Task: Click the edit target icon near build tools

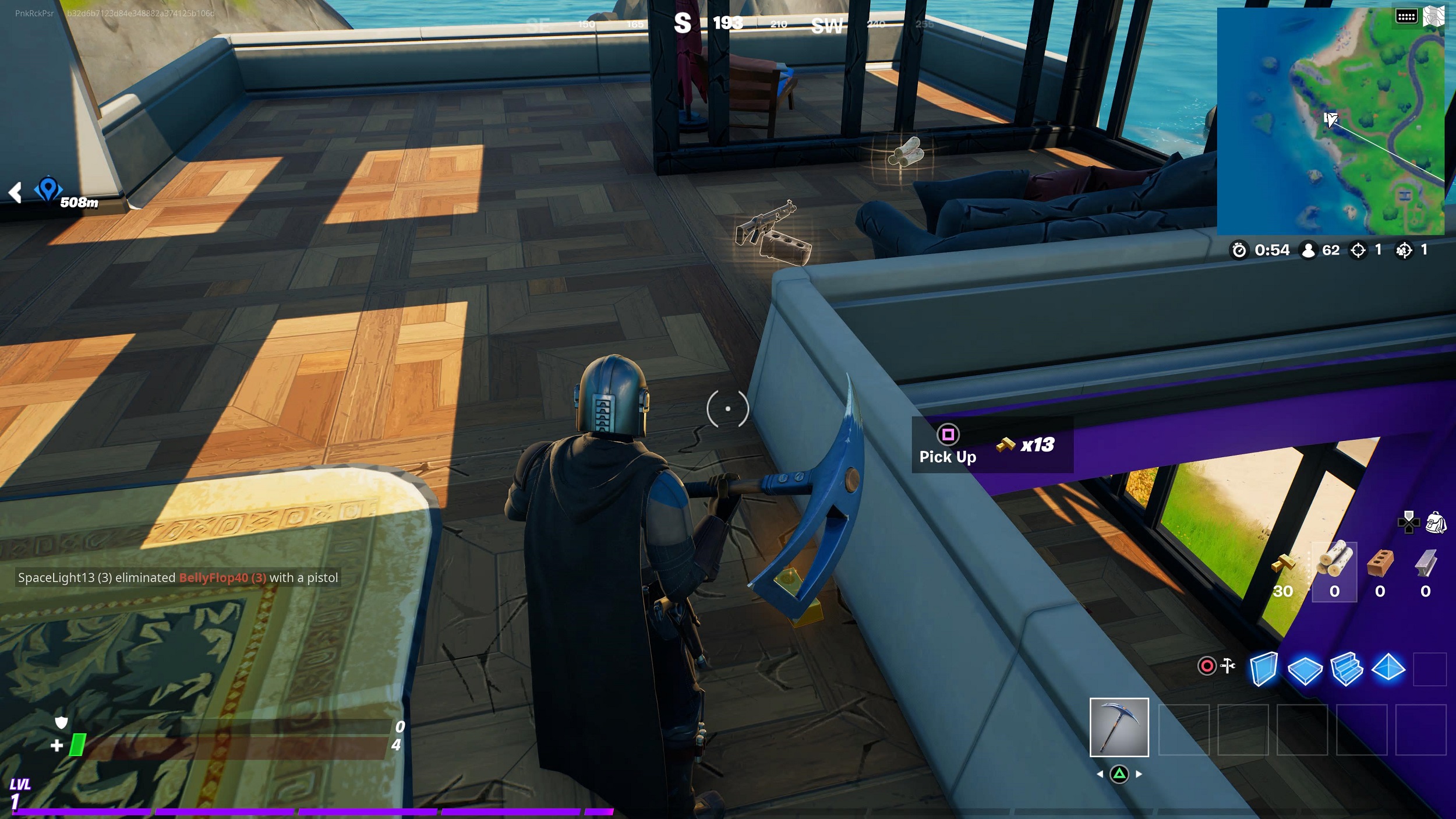Action: (1207, 665)
